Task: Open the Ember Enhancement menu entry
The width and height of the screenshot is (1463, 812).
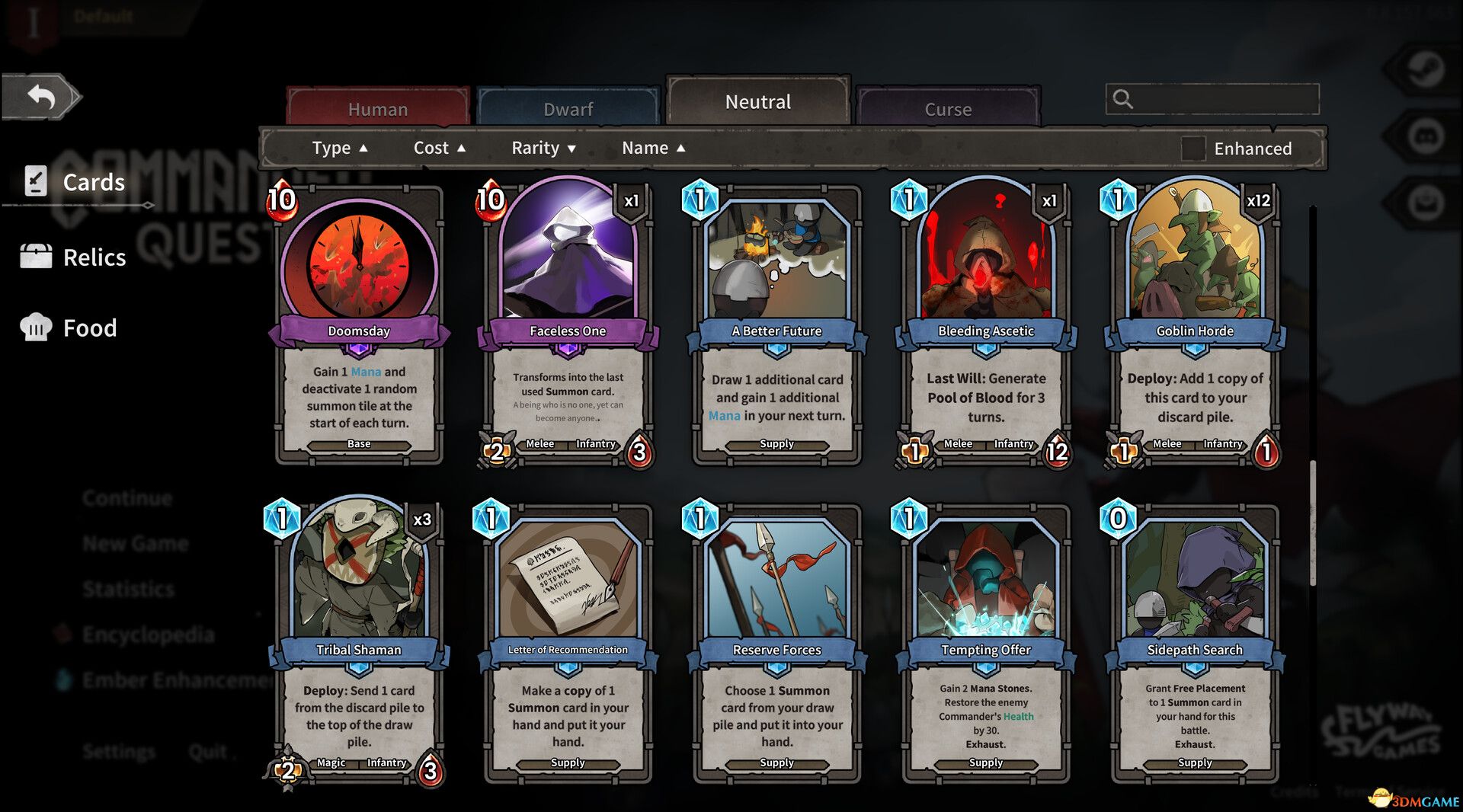Action: 164,680
